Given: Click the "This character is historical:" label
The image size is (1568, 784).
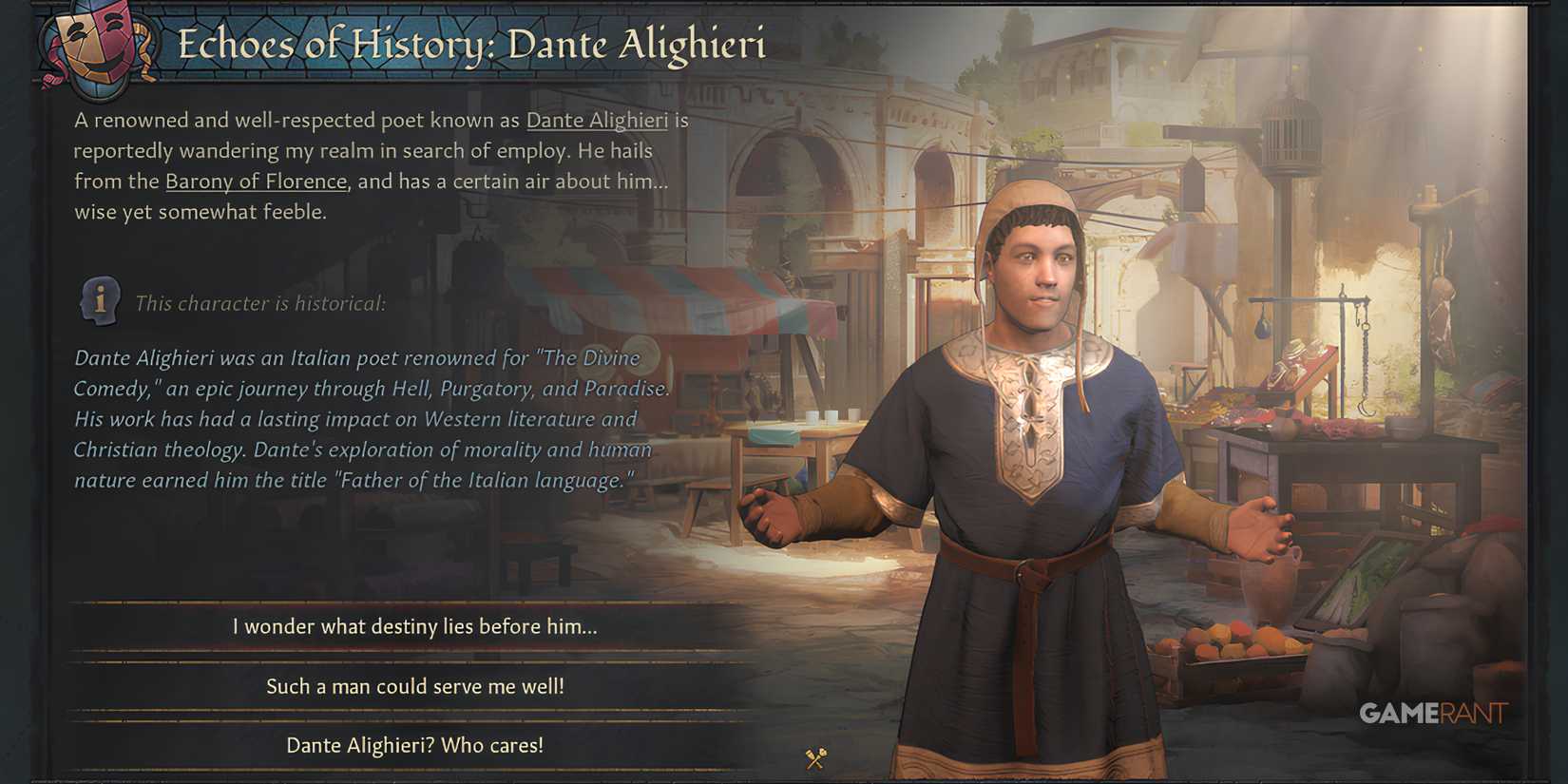Looking at the screenshot, I should [261, 303].
